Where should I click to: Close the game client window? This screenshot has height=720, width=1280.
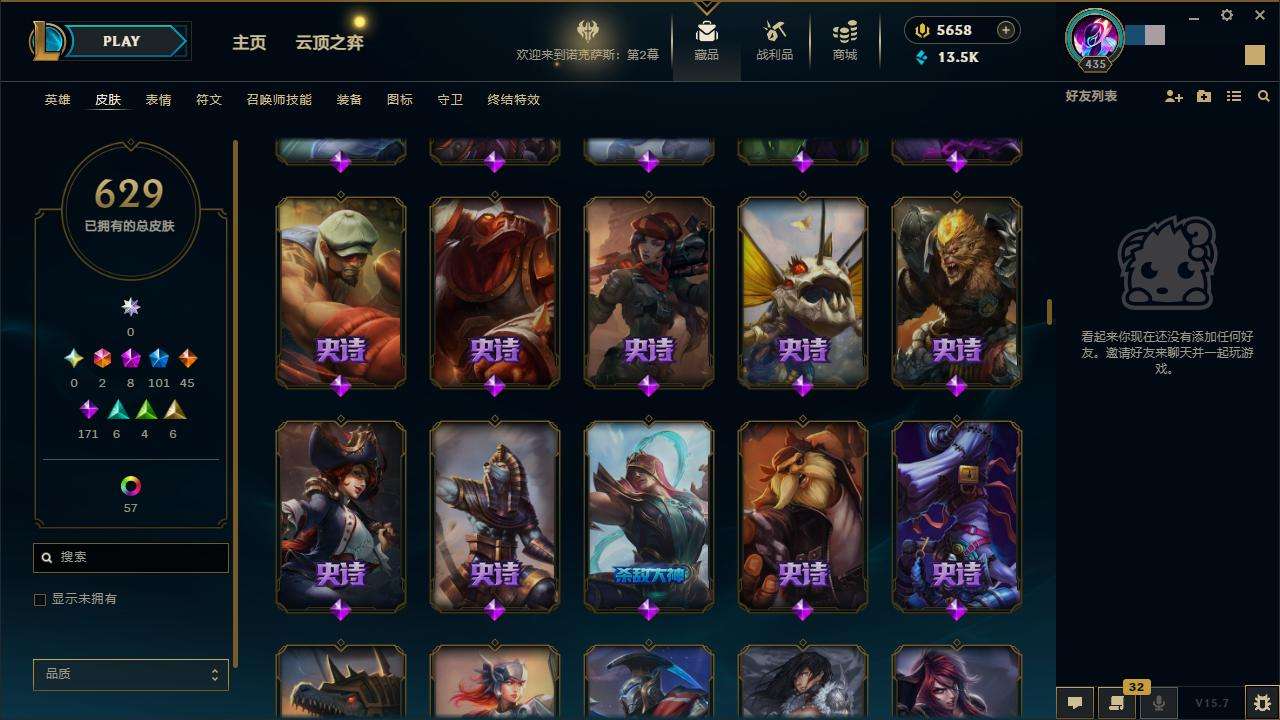pos(1258,16)
